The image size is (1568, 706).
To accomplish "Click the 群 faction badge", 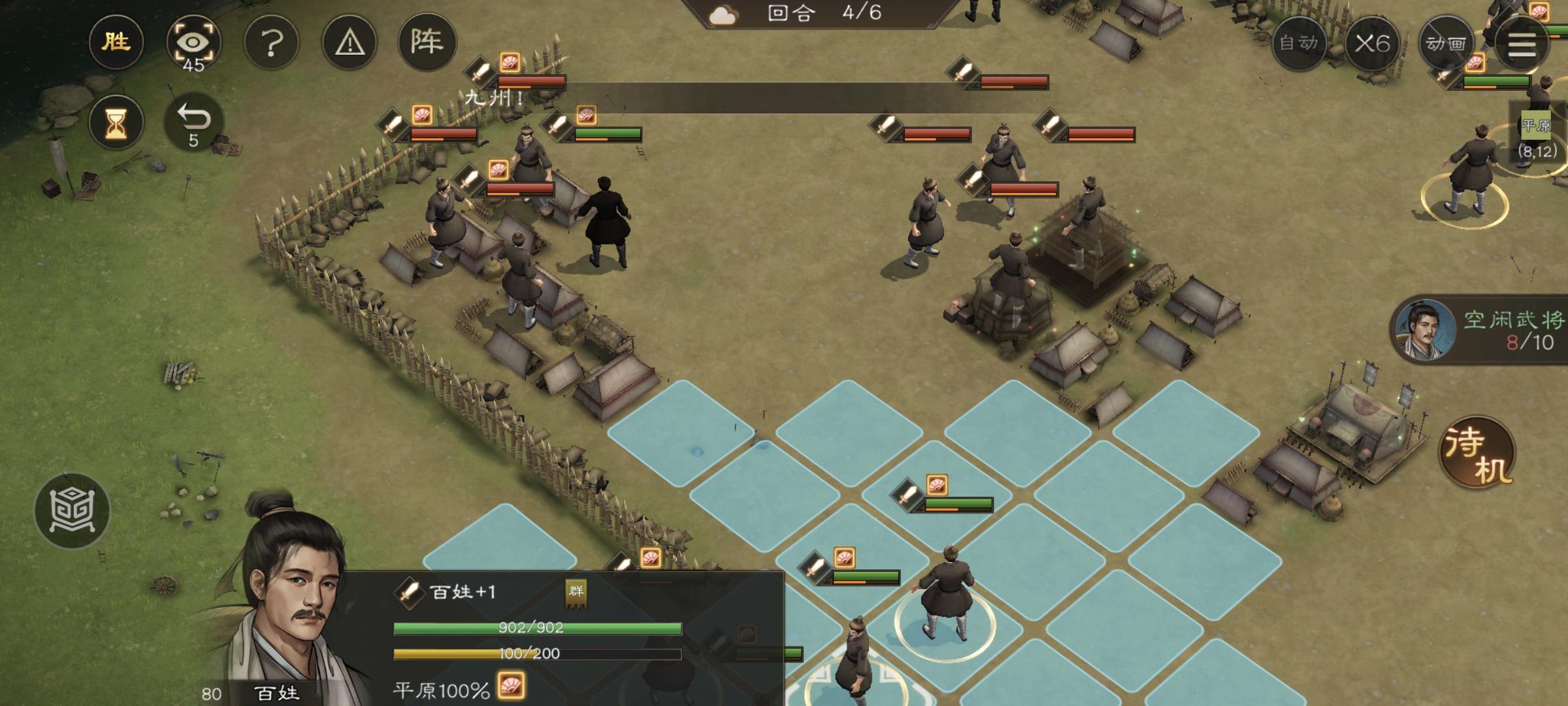I will [x=576, y=593].
